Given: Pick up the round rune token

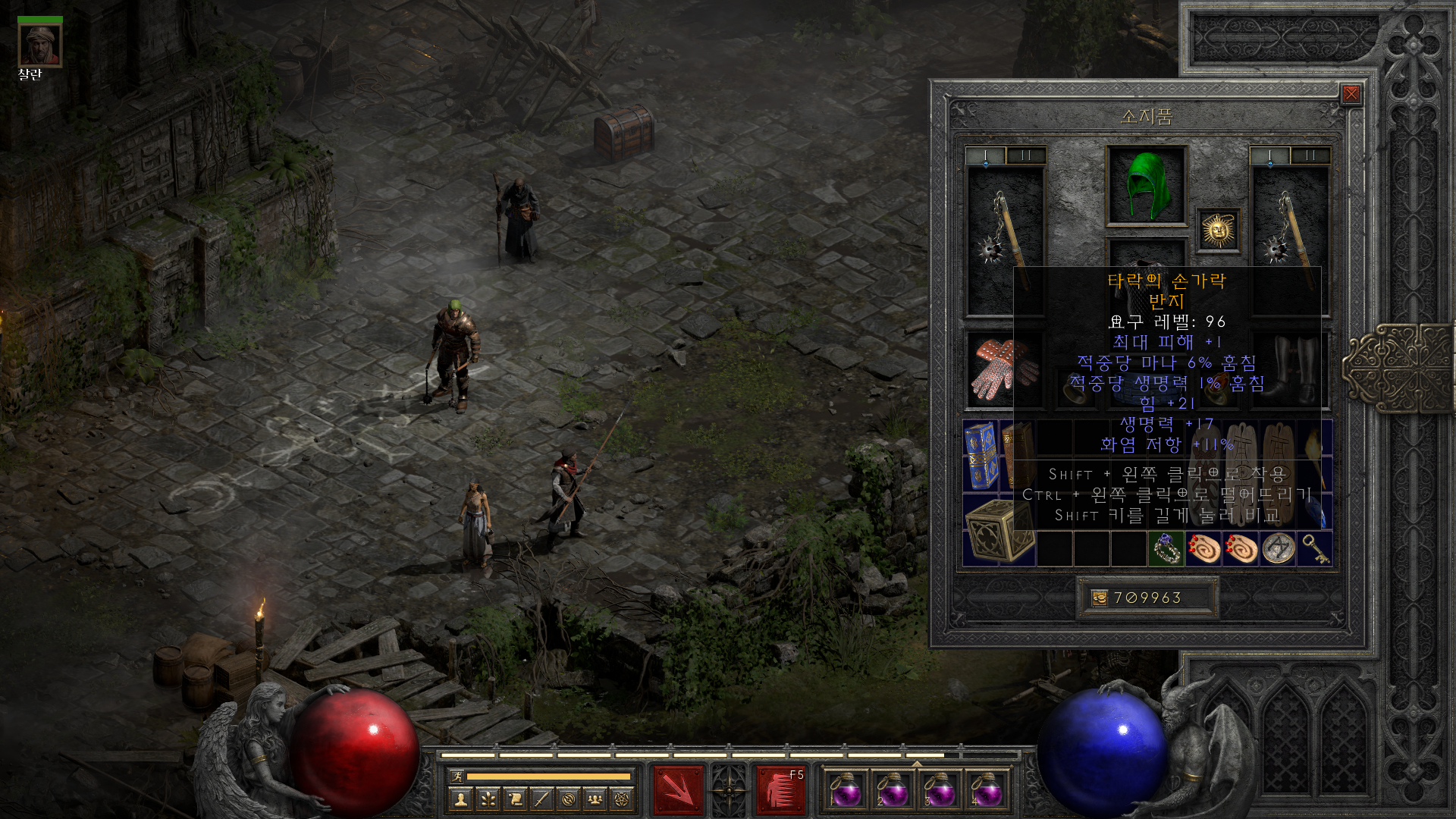Looking at the screenshot, I should (x=1278, y=549).
